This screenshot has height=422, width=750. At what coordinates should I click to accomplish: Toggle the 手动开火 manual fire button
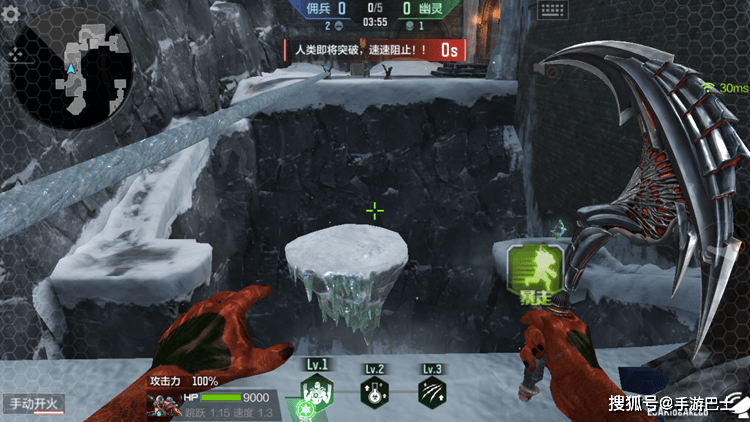pyautogui.click(x=33, y=405)
